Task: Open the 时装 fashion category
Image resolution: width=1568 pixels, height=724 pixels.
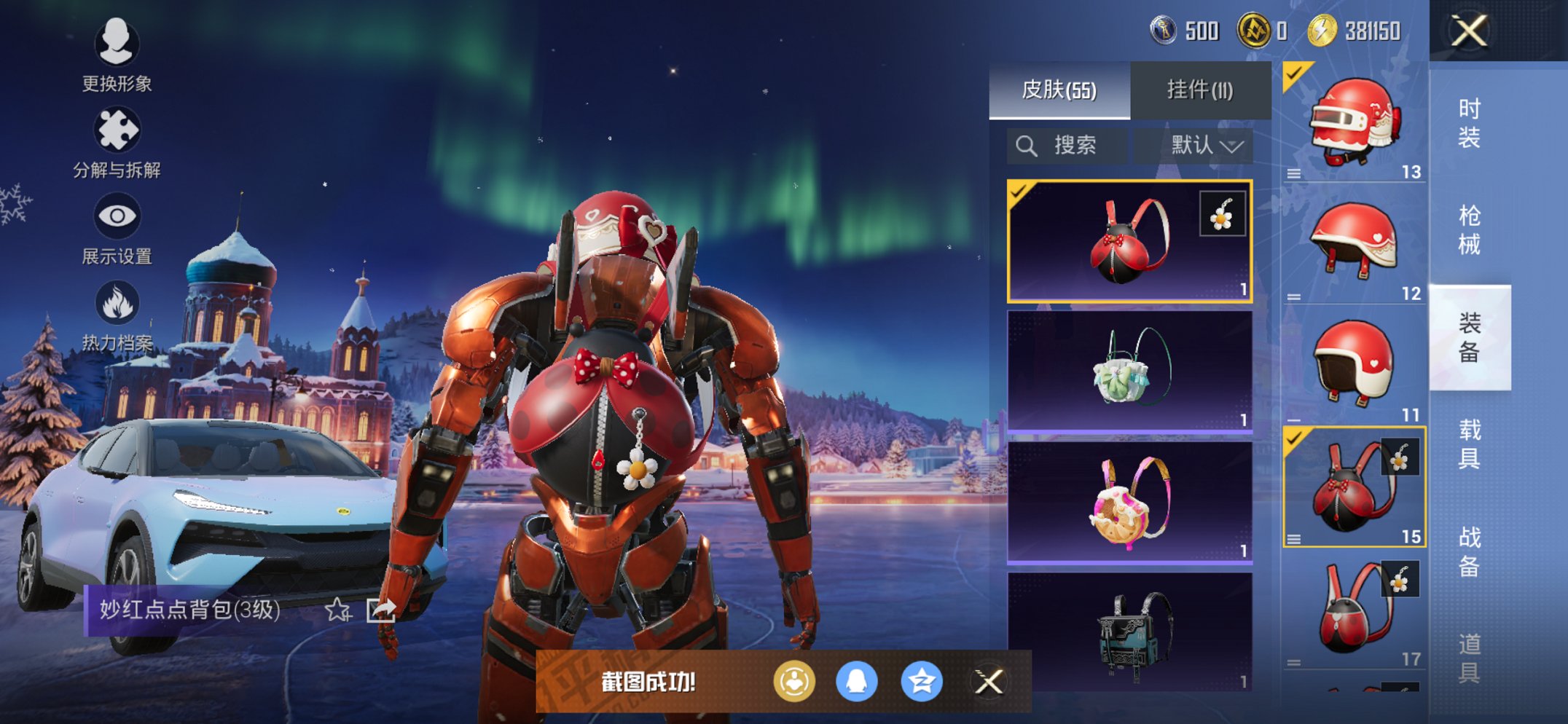Action: 1469,123
